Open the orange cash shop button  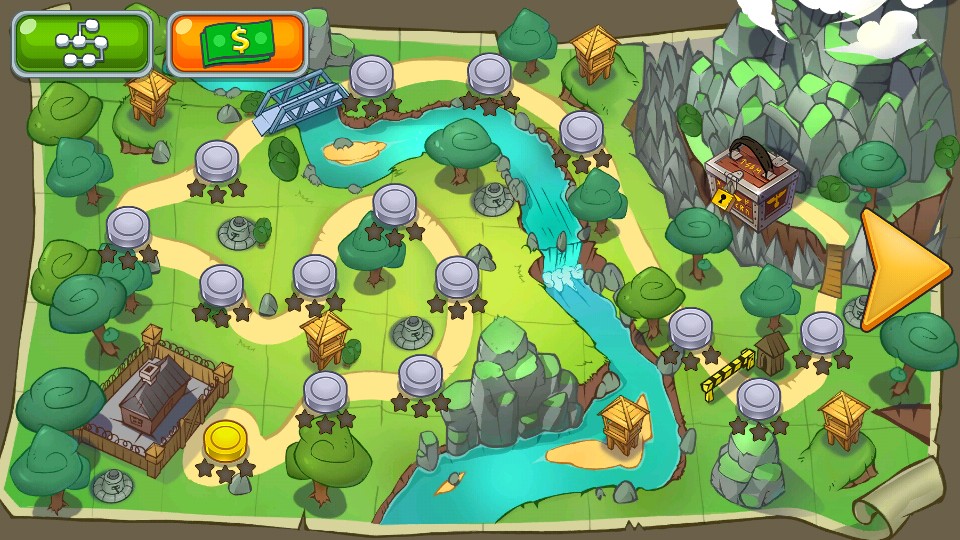pyautogui.click(x=238, y=43)
